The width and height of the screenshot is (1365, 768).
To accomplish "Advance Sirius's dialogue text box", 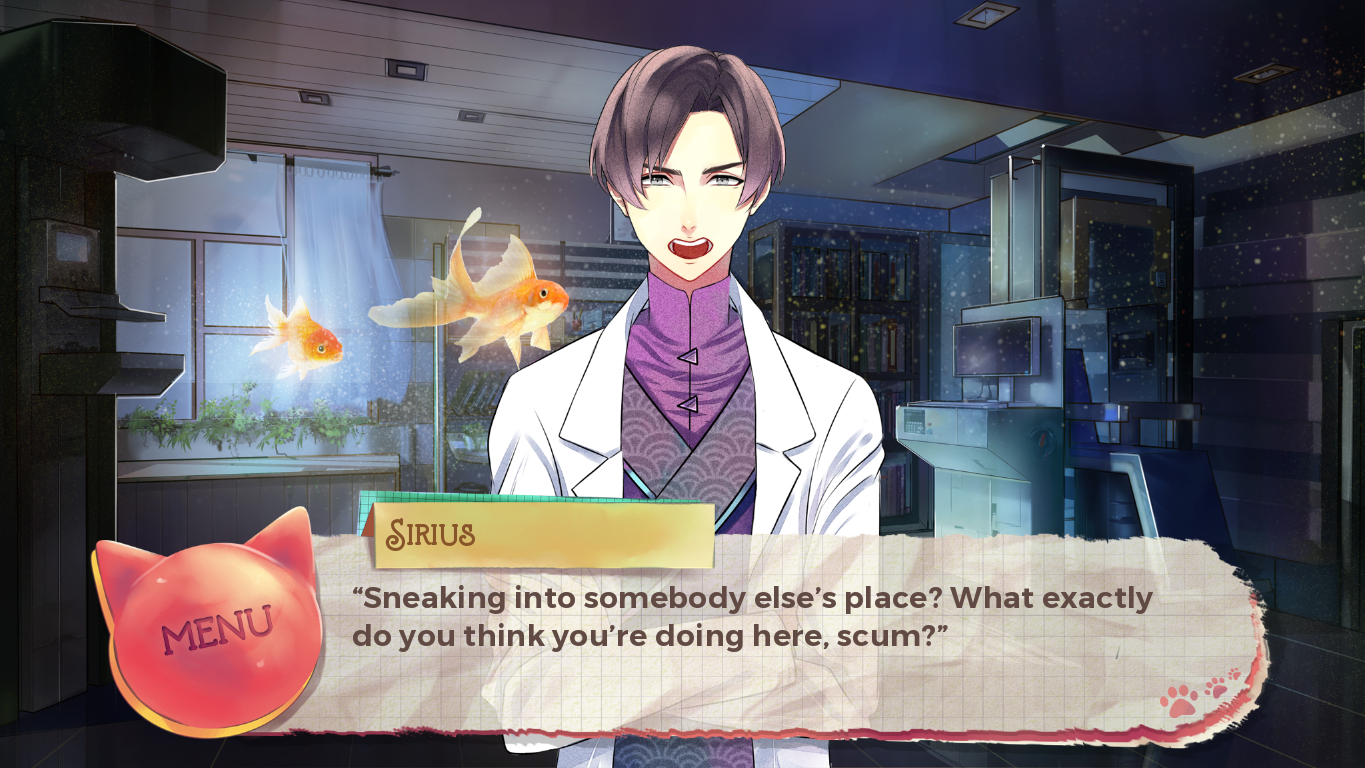I will point(750,640).
